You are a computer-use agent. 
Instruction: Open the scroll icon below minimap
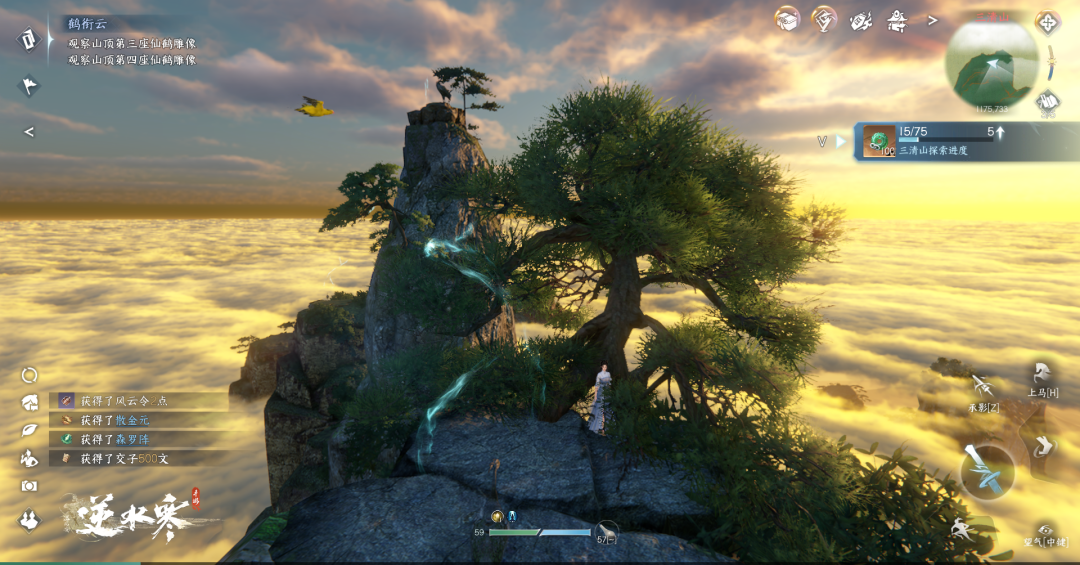point(1047,100)
